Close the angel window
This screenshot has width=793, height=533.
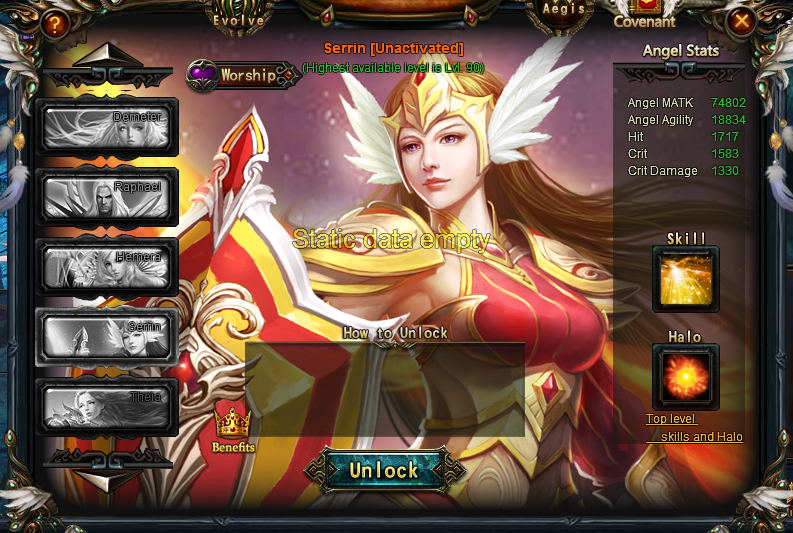click(x=740, y=21)
